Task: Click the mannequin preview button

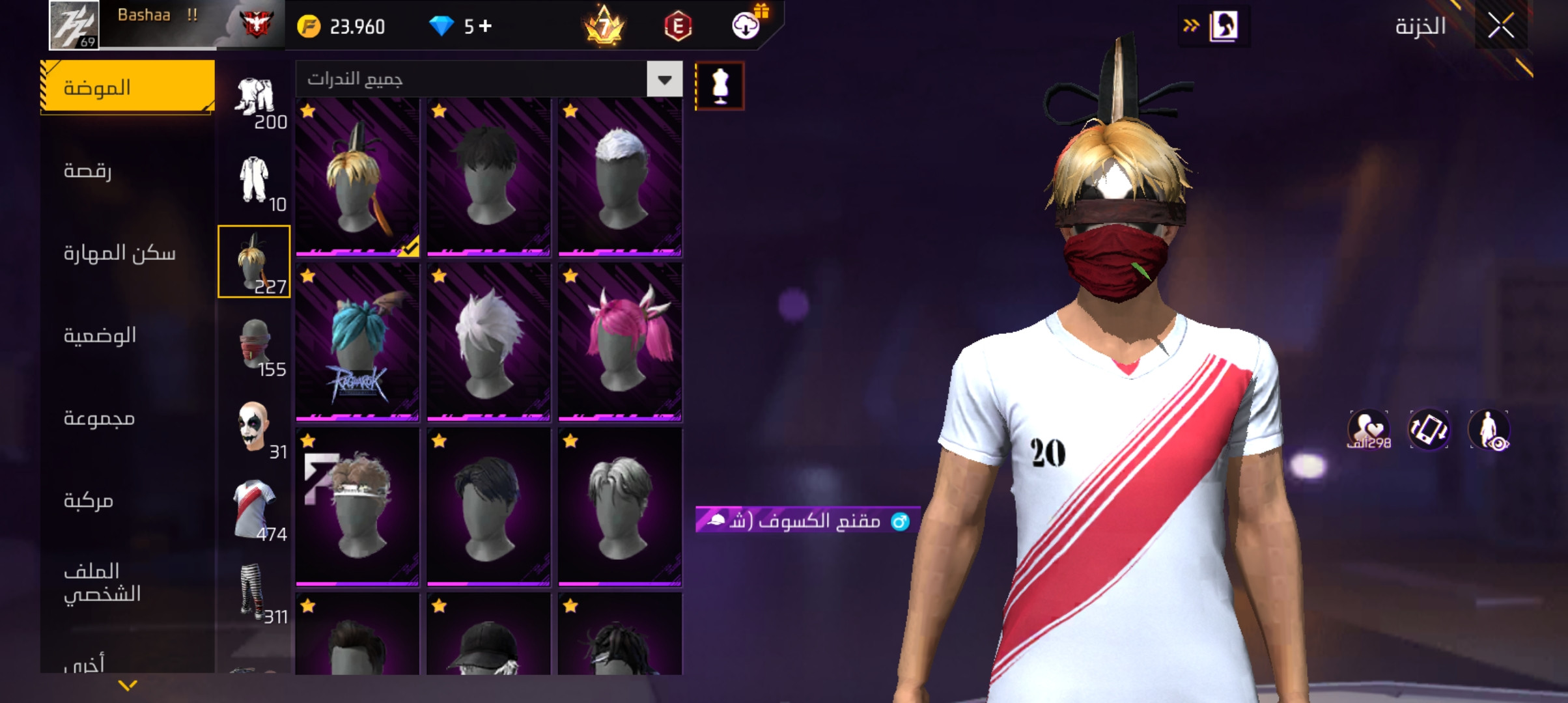Action: 720,86
